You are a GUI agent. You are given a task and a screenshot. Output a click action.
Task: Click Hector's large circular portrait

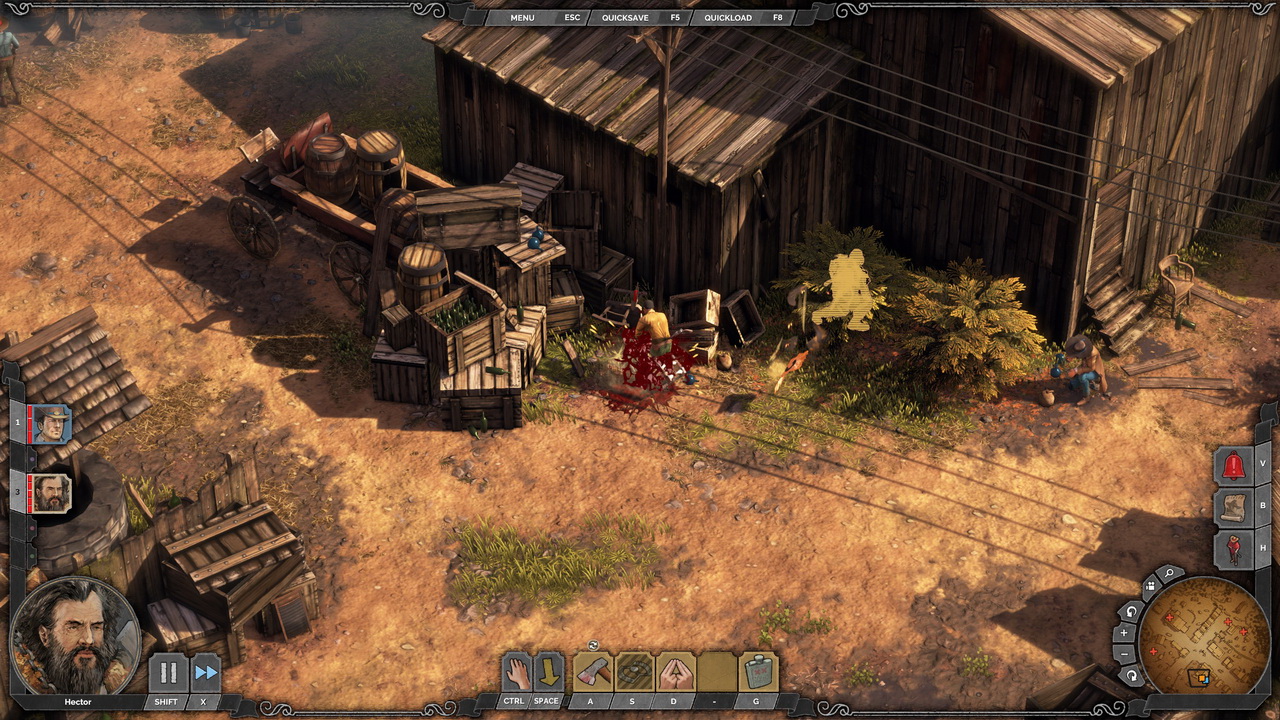(74, 636)
